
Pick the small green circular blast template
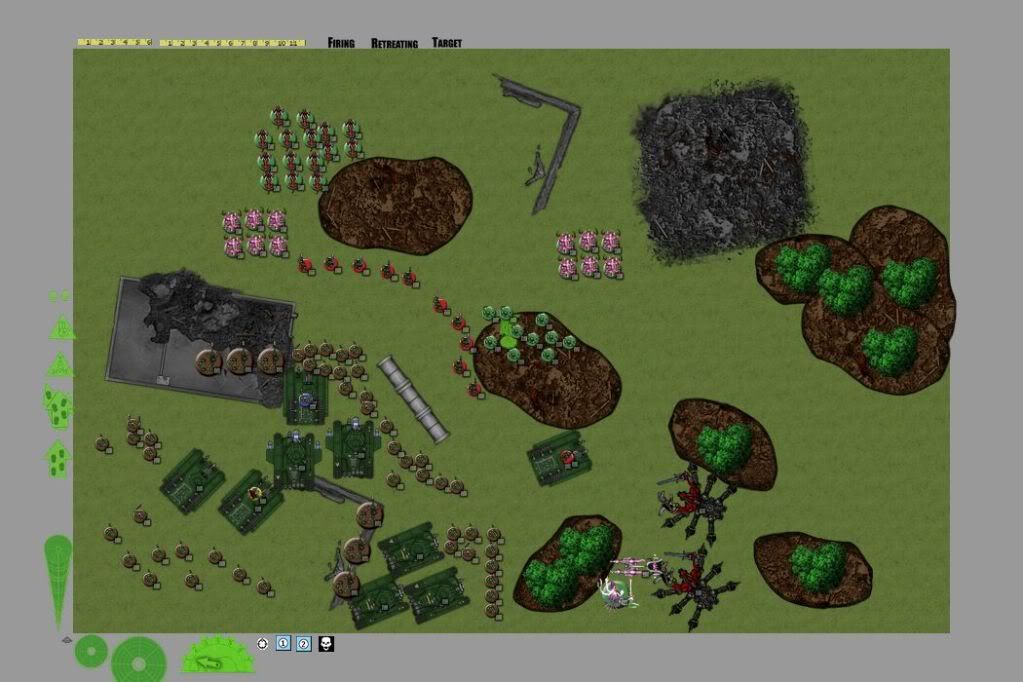pyautogui.click(x=91, y=651)
